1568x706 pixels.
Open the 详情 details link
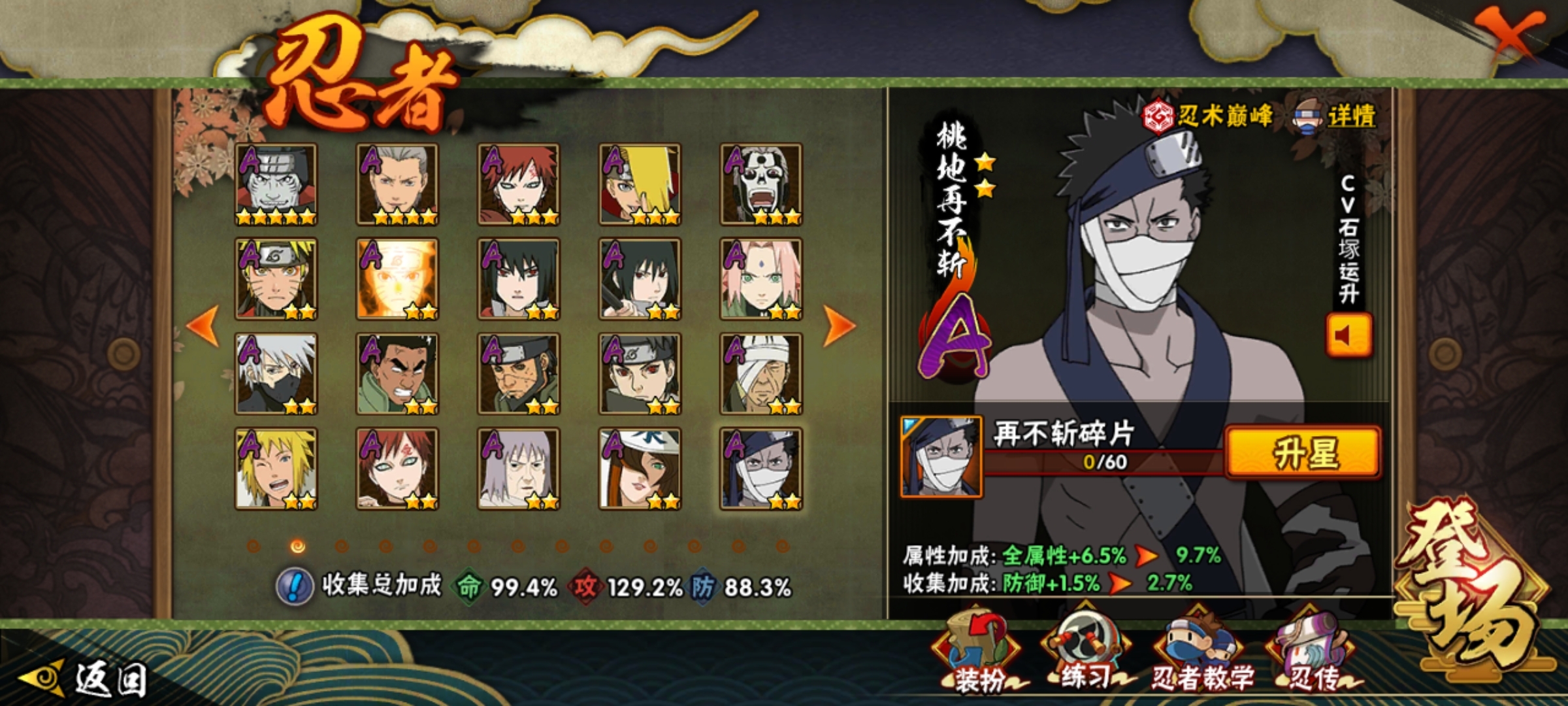tap(1336, 118)
